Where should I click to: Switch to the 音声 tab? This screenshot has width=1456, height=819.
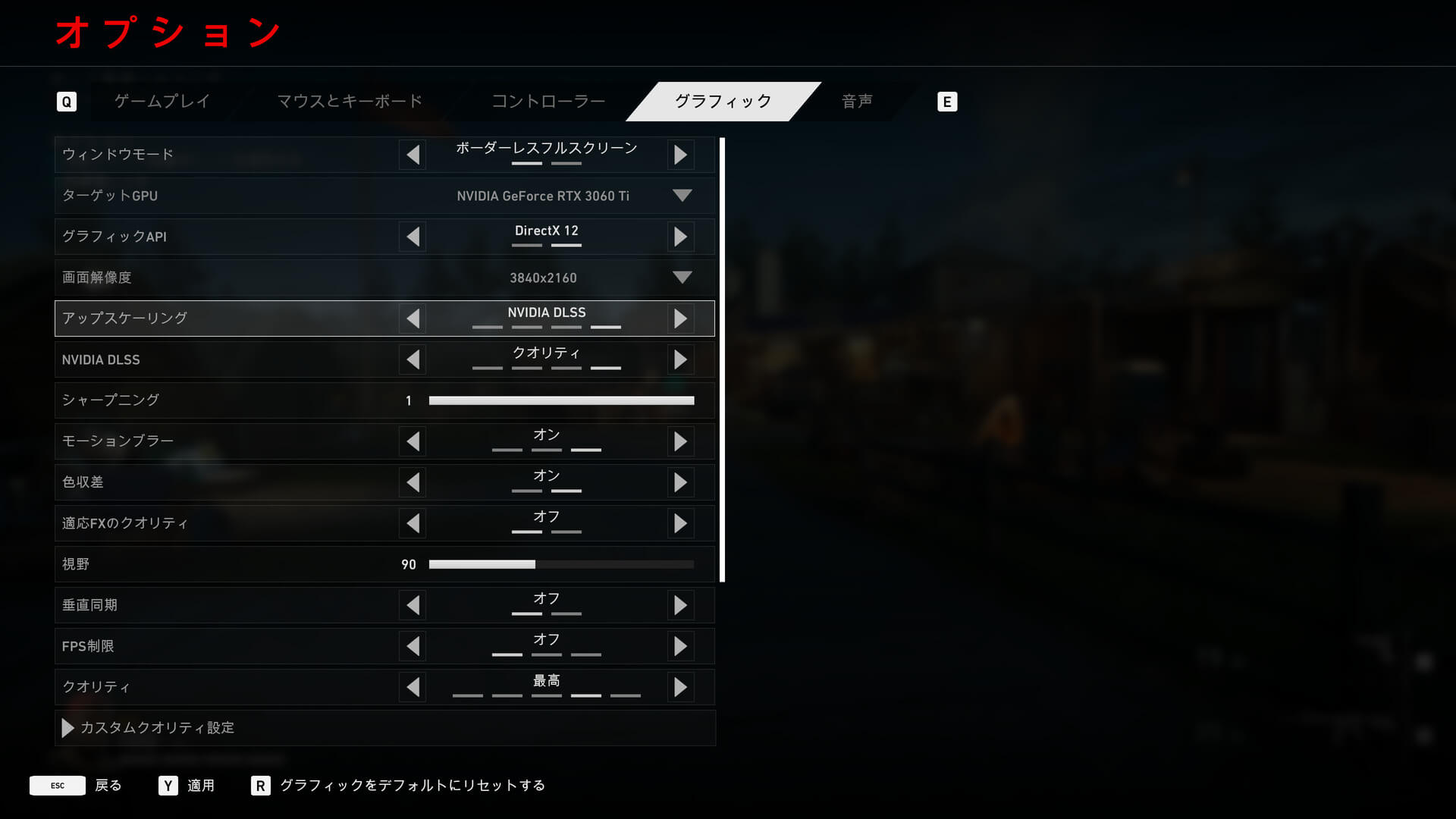[x=857, y=102]
